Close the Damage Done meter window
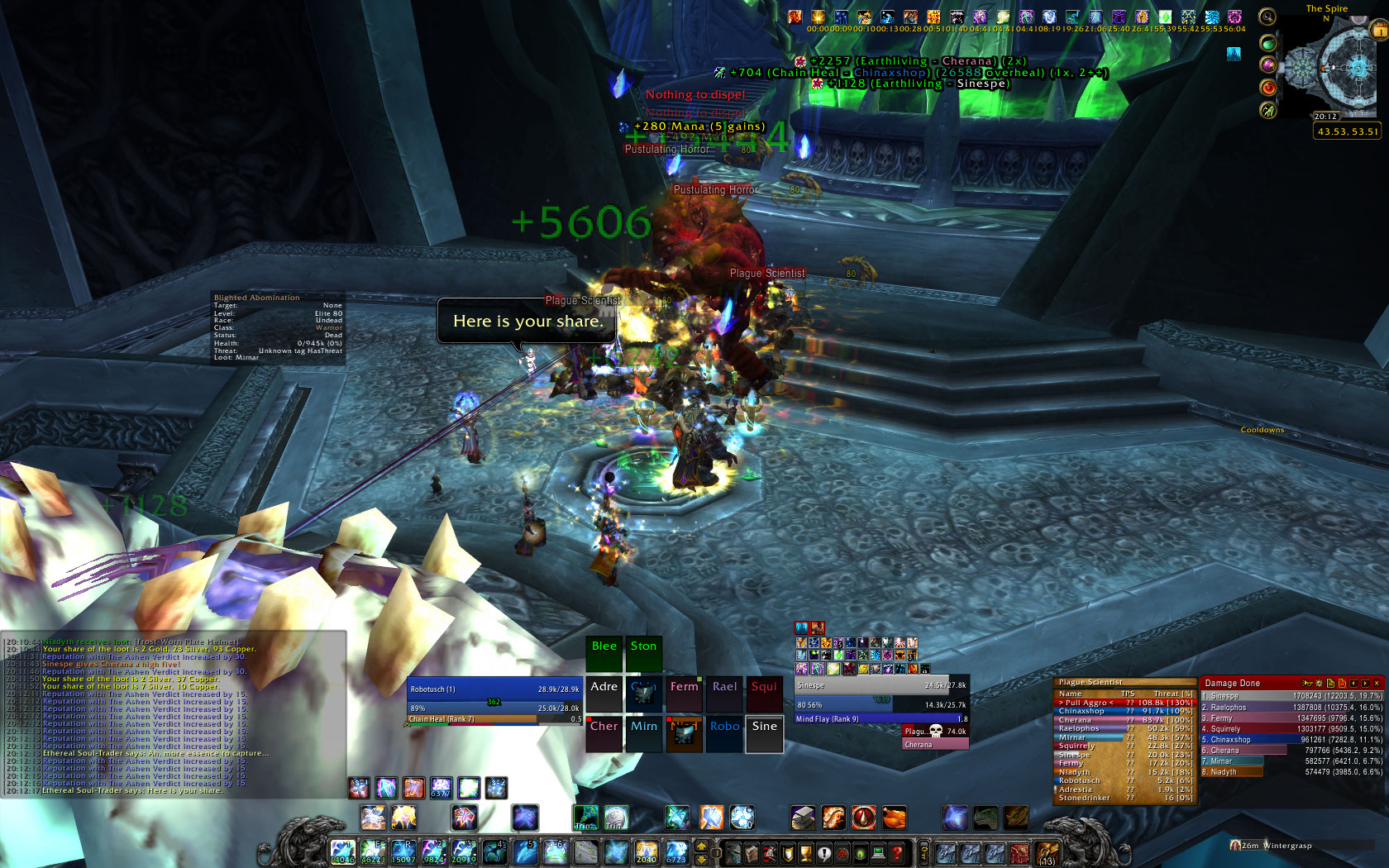 point(1377,683)
